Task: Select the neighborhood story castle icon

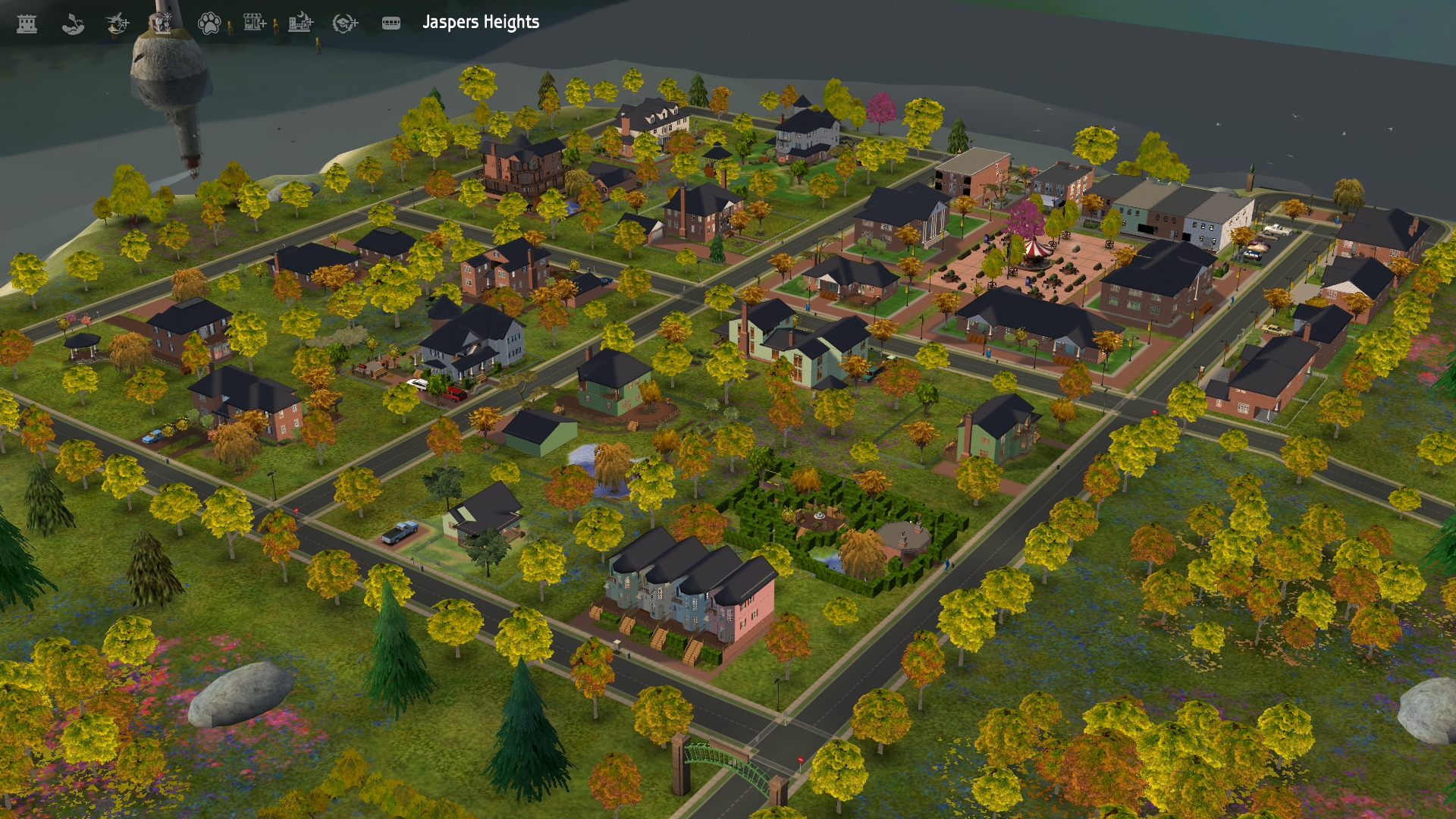Action: (x=27, y=23)
